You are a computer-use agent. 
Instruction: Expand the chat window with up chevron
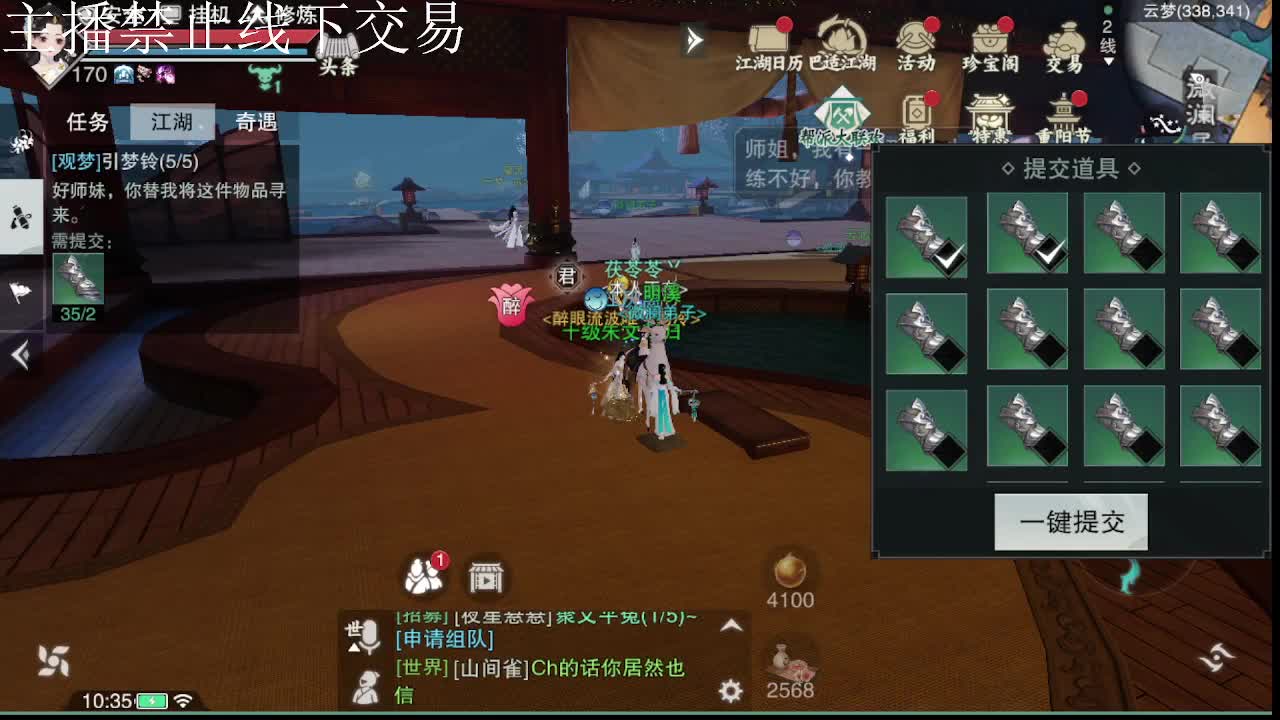[730, 626]
